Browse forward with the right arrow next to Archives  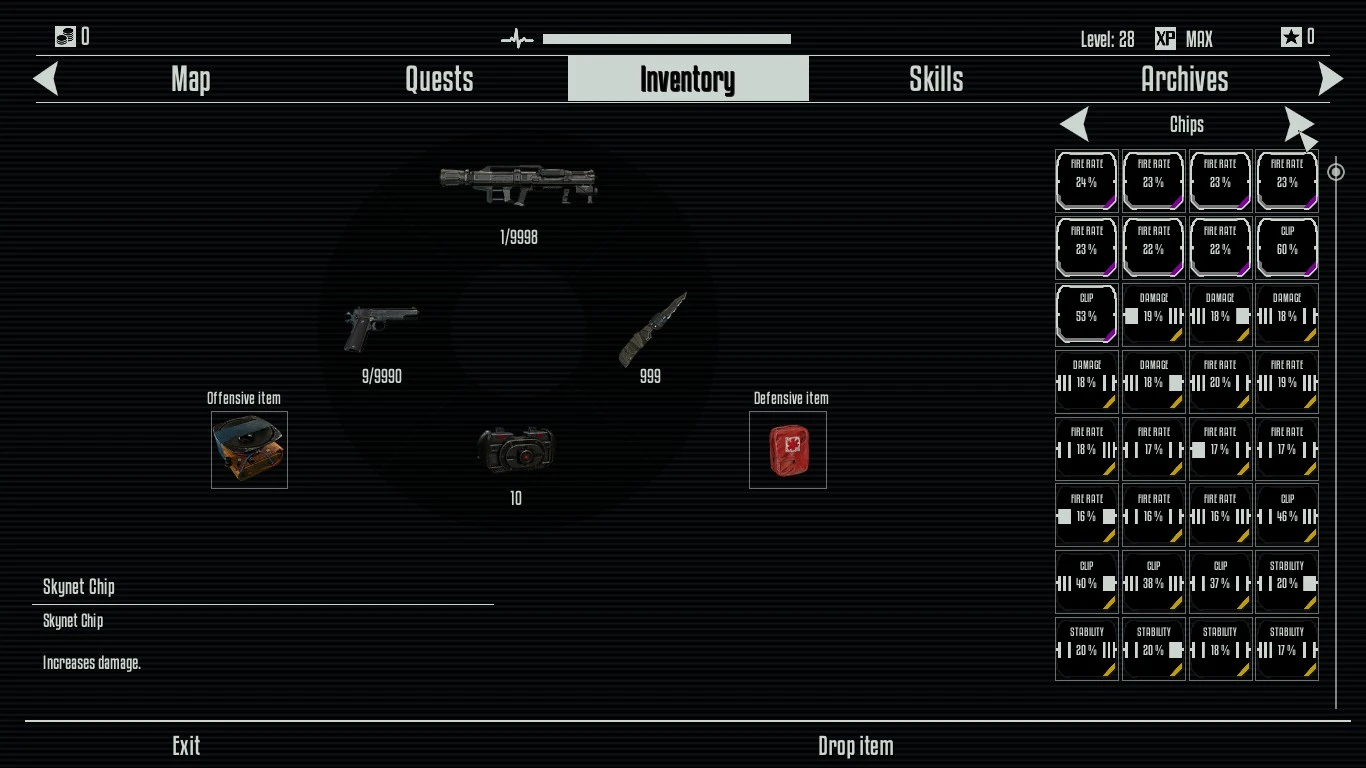tap(1330, 79)
